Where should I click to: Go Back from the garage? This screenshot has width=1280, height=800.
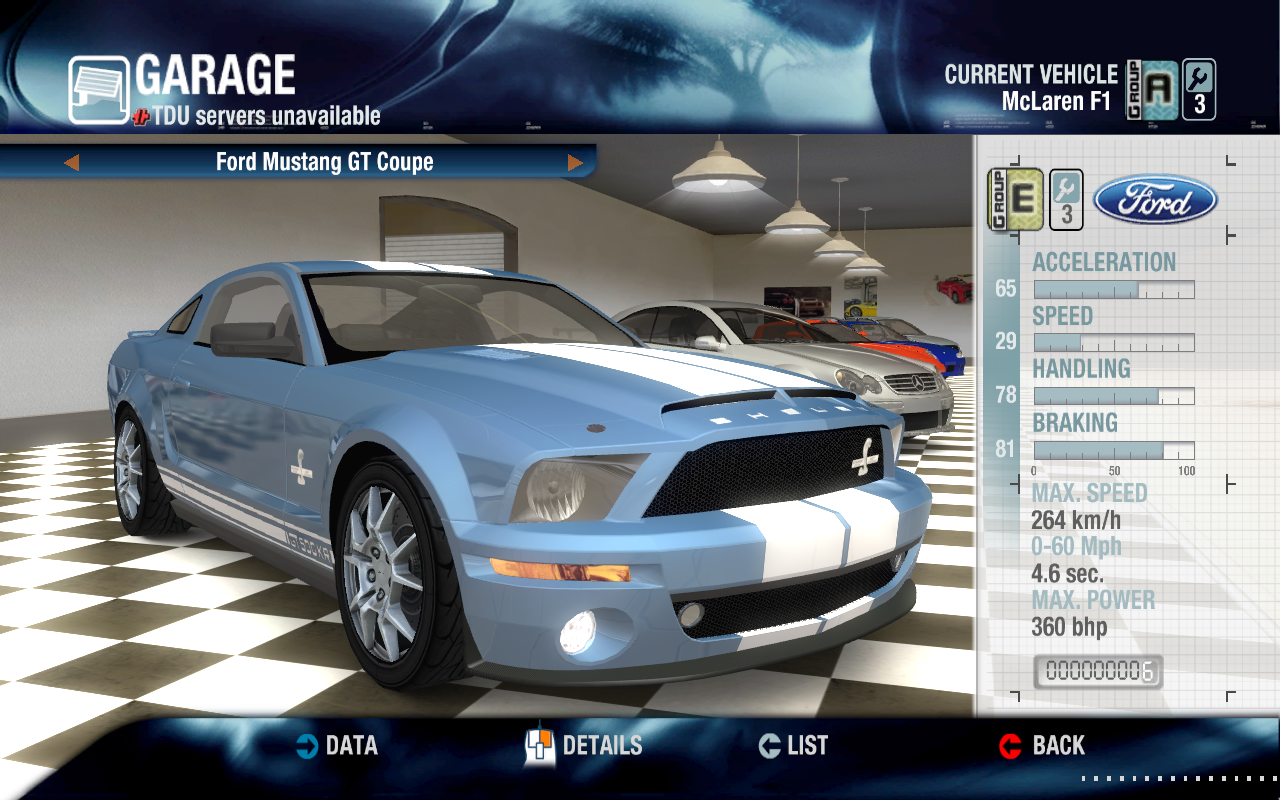tap(1042, 745)
